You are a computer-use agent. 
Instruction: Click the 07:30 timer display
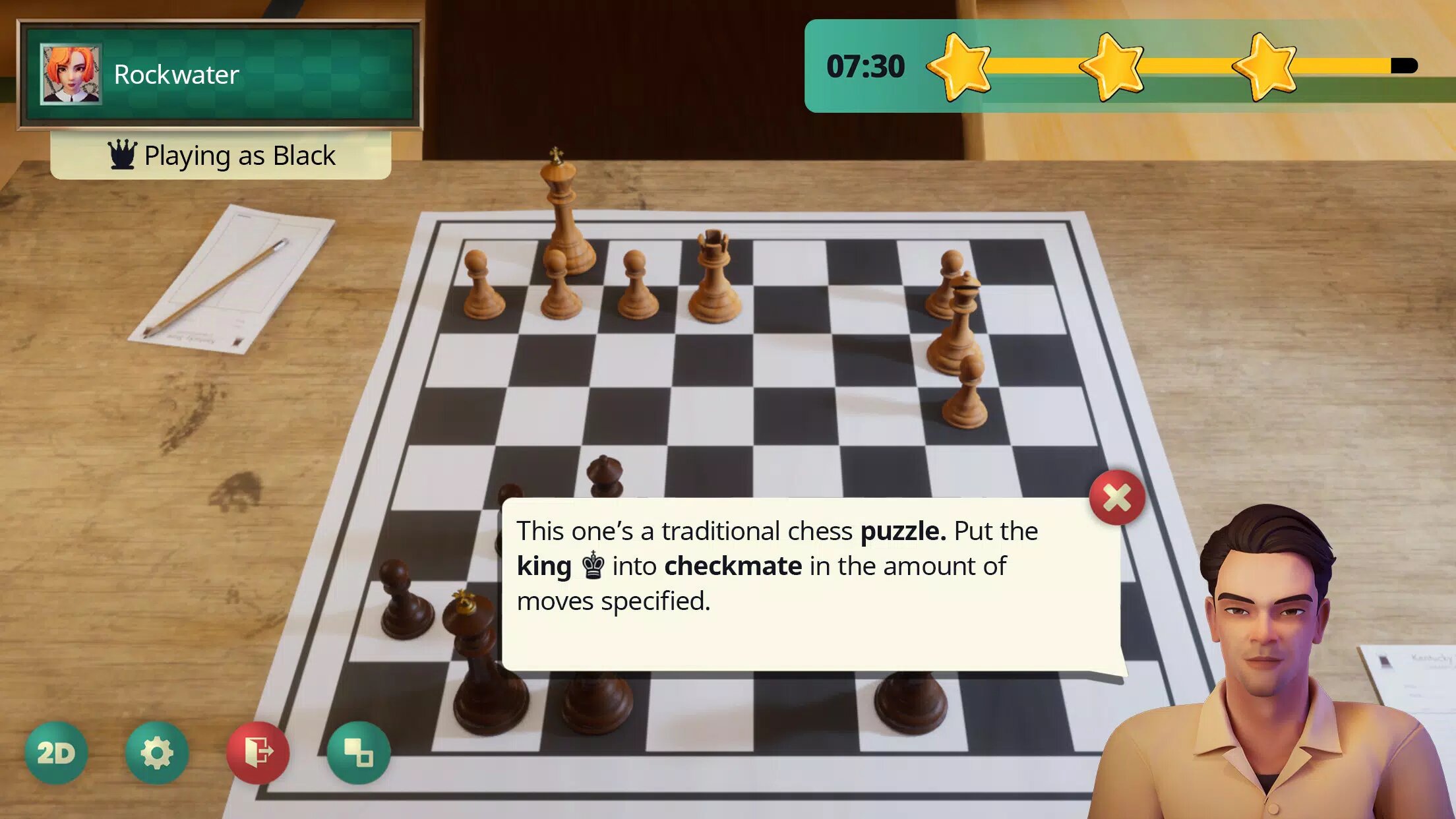865,66
